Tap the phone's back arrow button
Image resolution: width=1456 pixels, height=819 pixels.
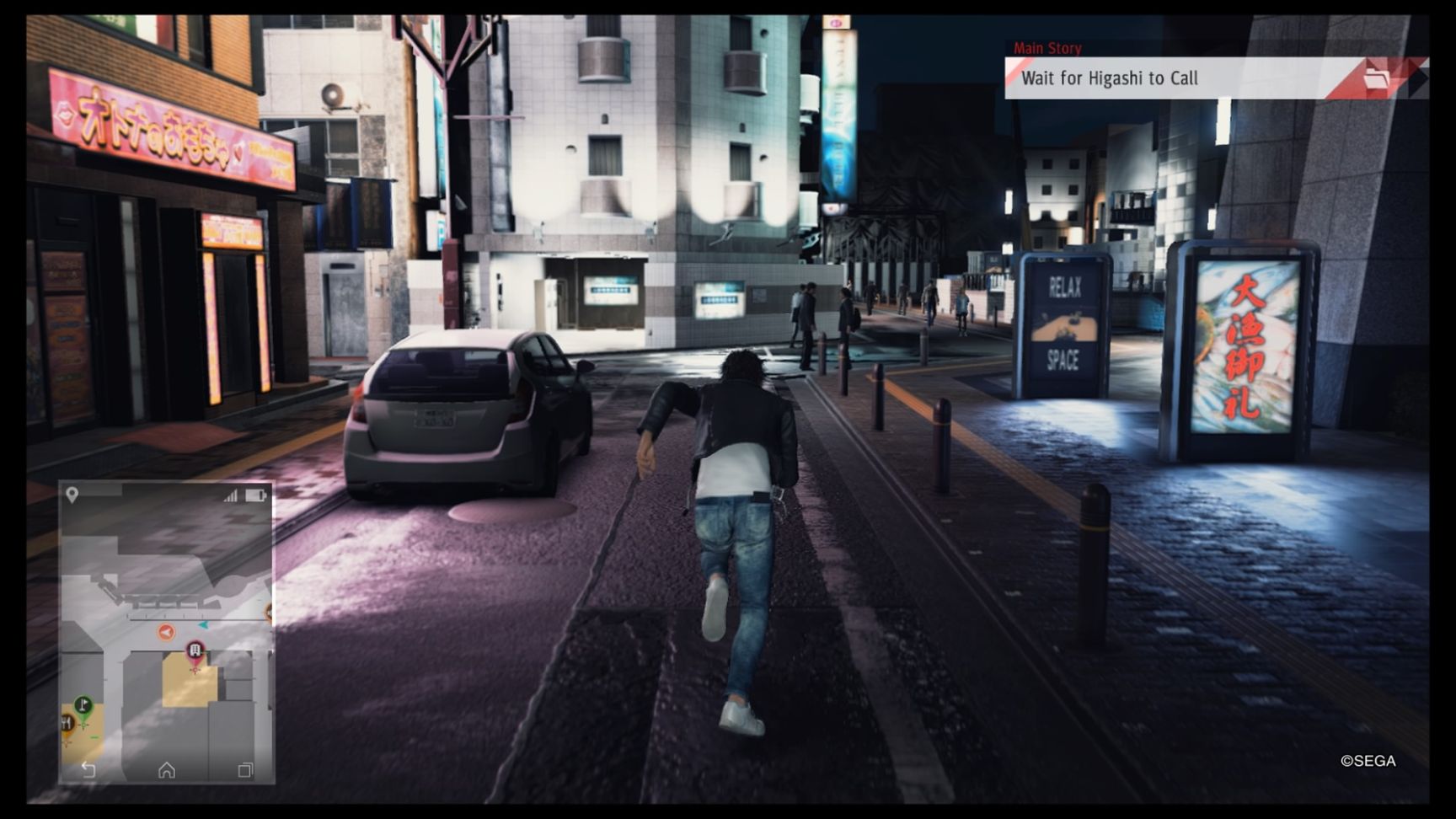(x=88, y=769)
